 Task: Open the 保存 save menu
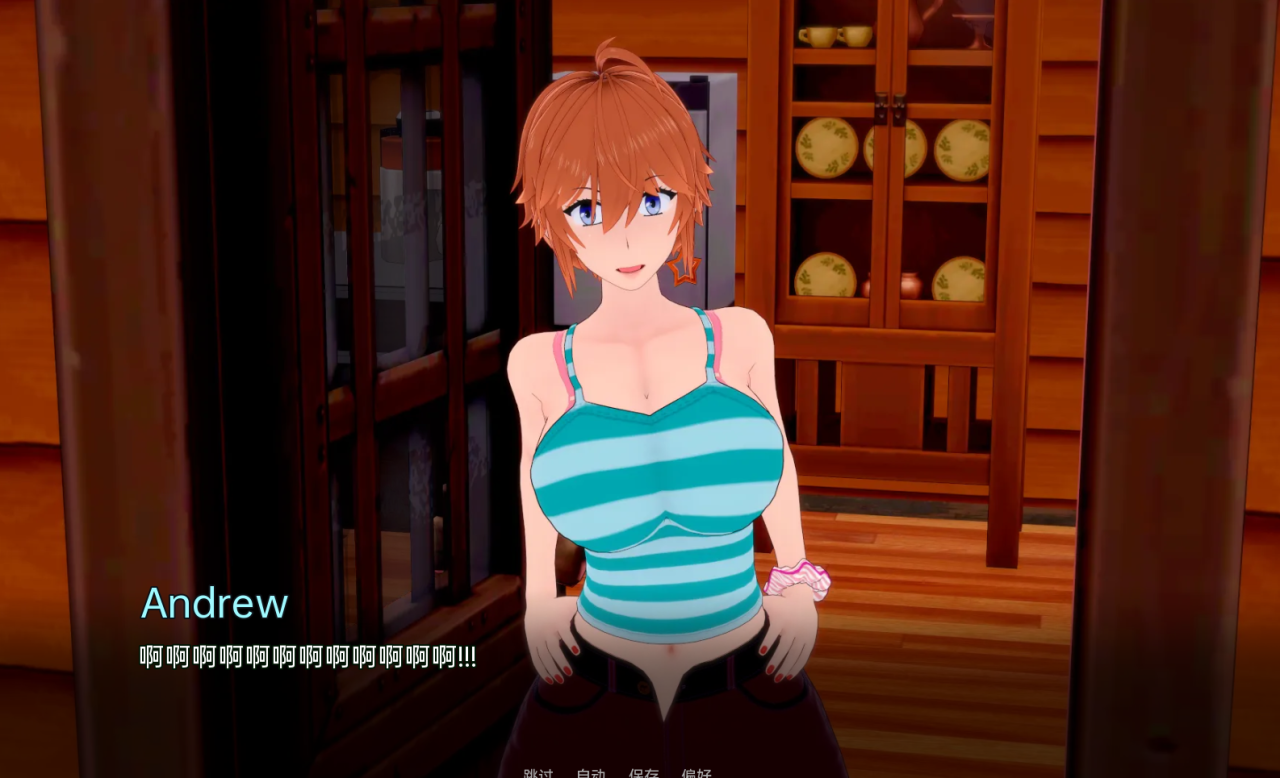(644, 773)
